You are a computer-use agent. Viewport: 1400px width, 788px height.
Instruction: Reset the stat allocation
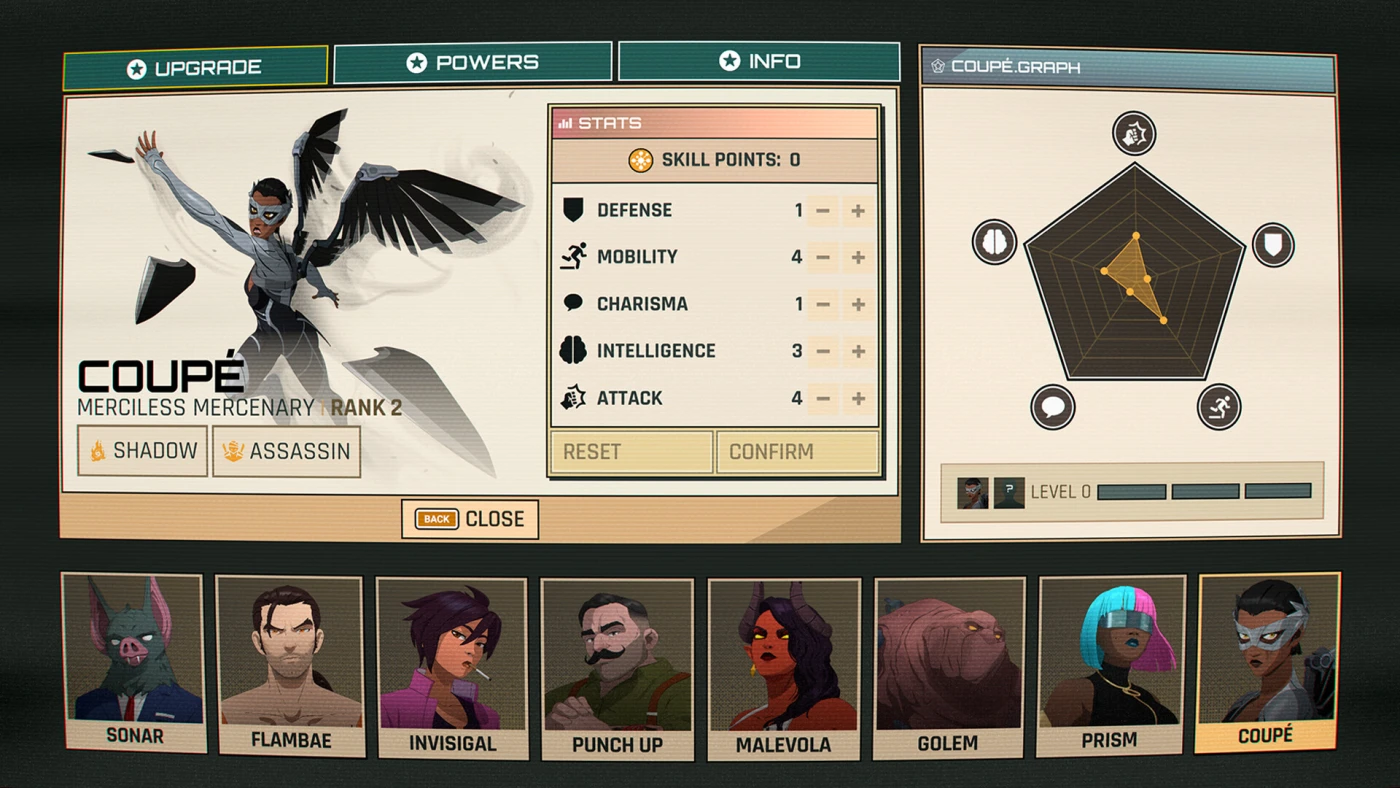coord(631,452)
